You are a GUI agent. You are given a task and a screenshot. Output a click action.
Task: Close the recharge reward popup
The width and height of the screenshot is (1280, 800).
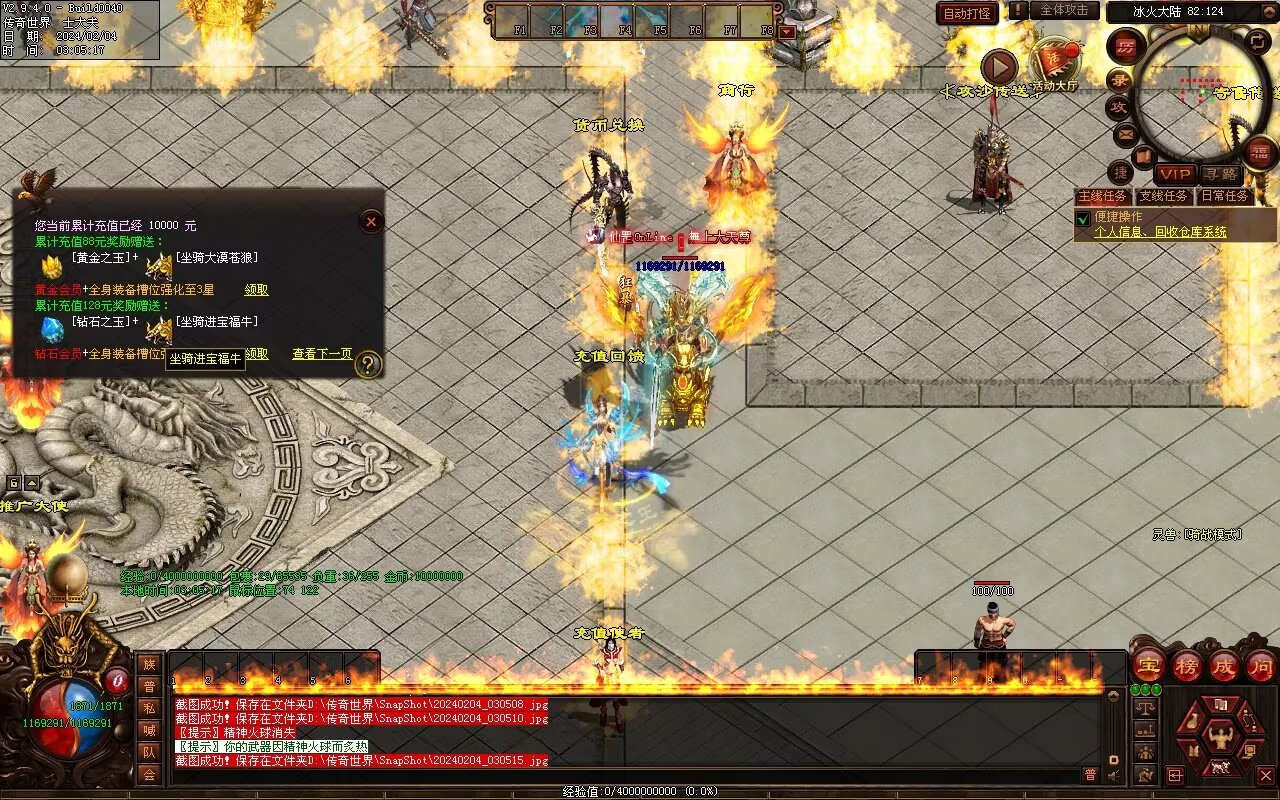pos(371,221)
